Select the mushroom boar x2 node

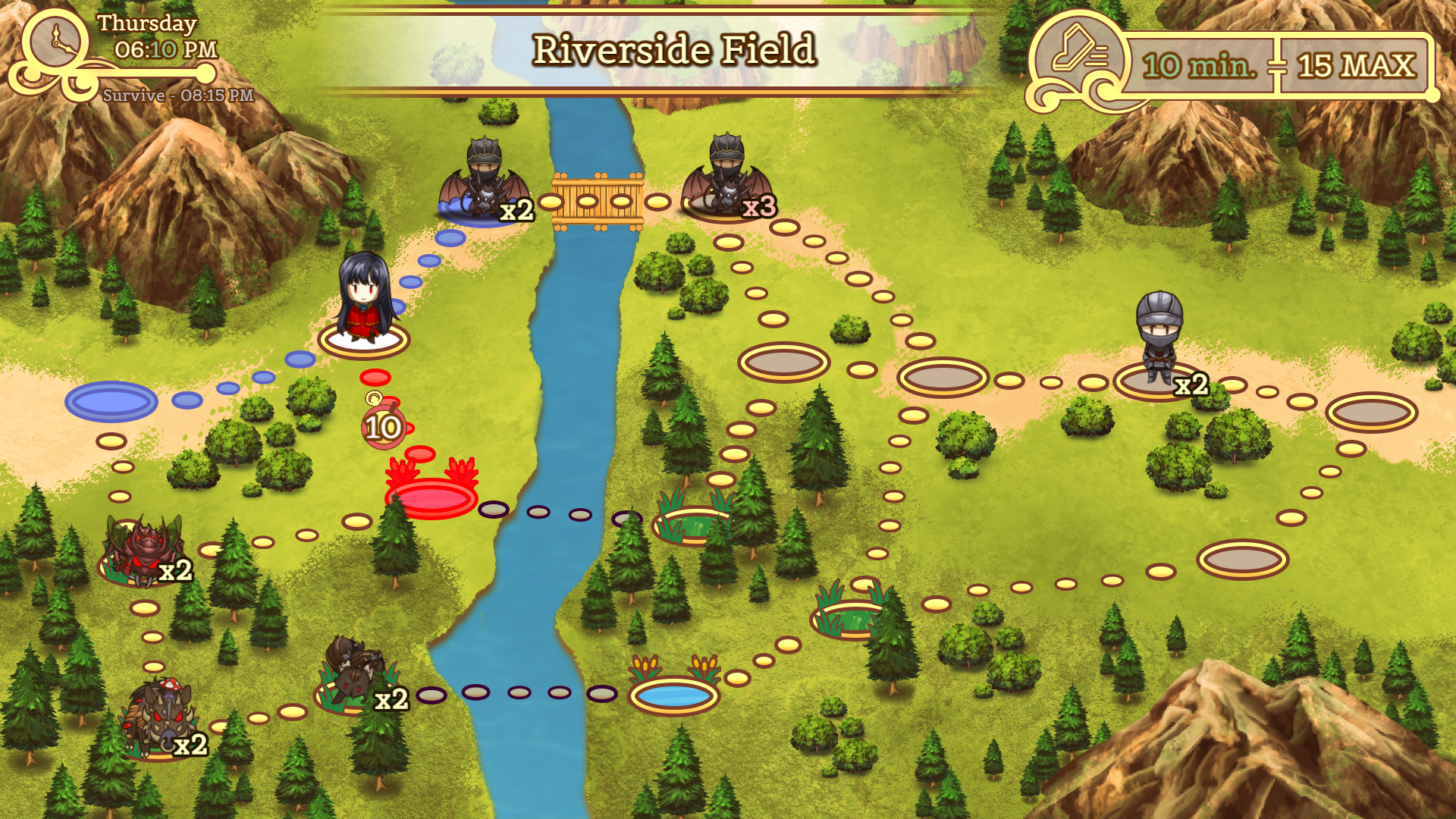click(161, 720)
